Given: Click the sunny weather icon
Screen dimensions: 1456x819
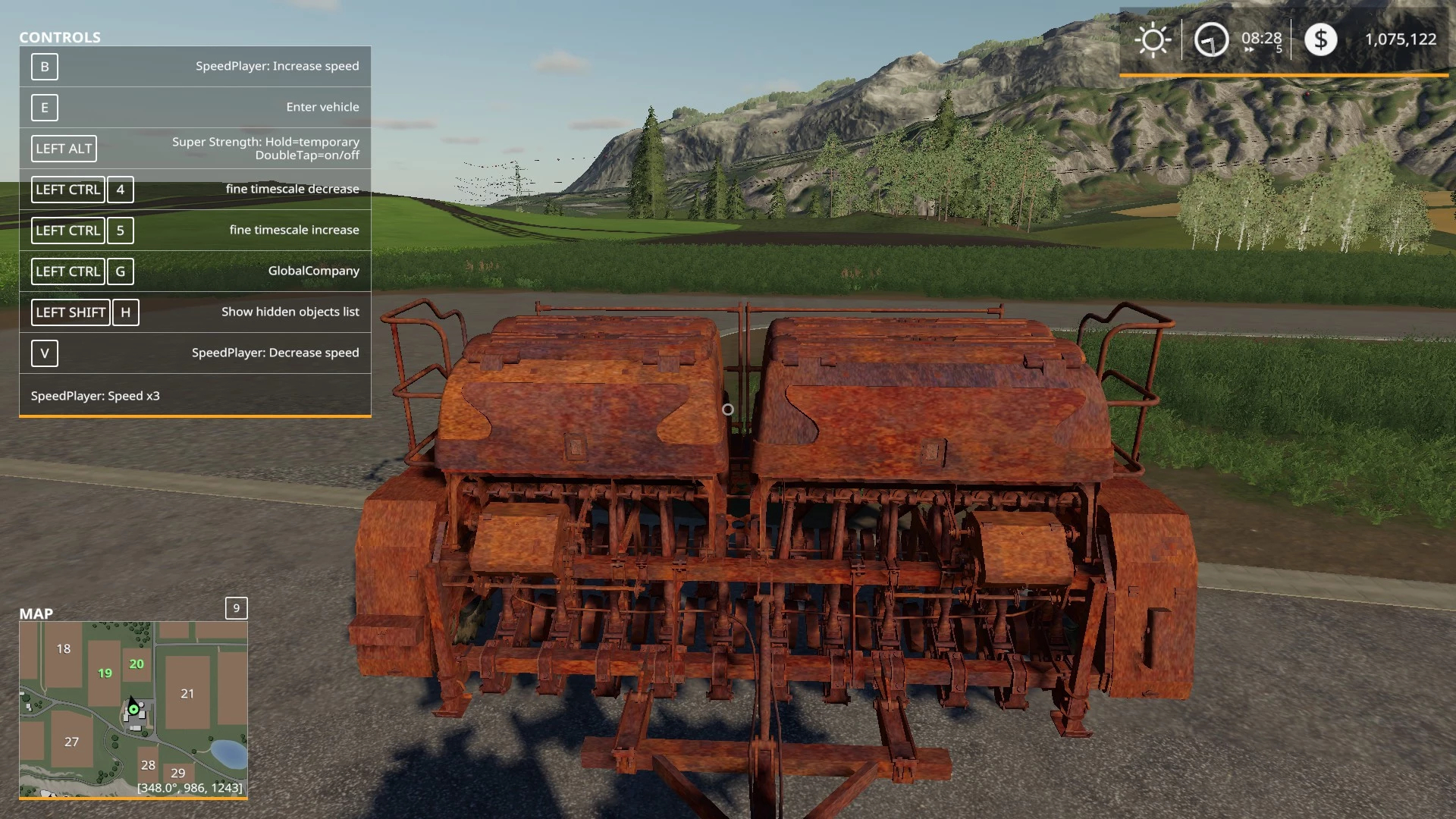Looking at the screenshot, I should click(1153, 39).
